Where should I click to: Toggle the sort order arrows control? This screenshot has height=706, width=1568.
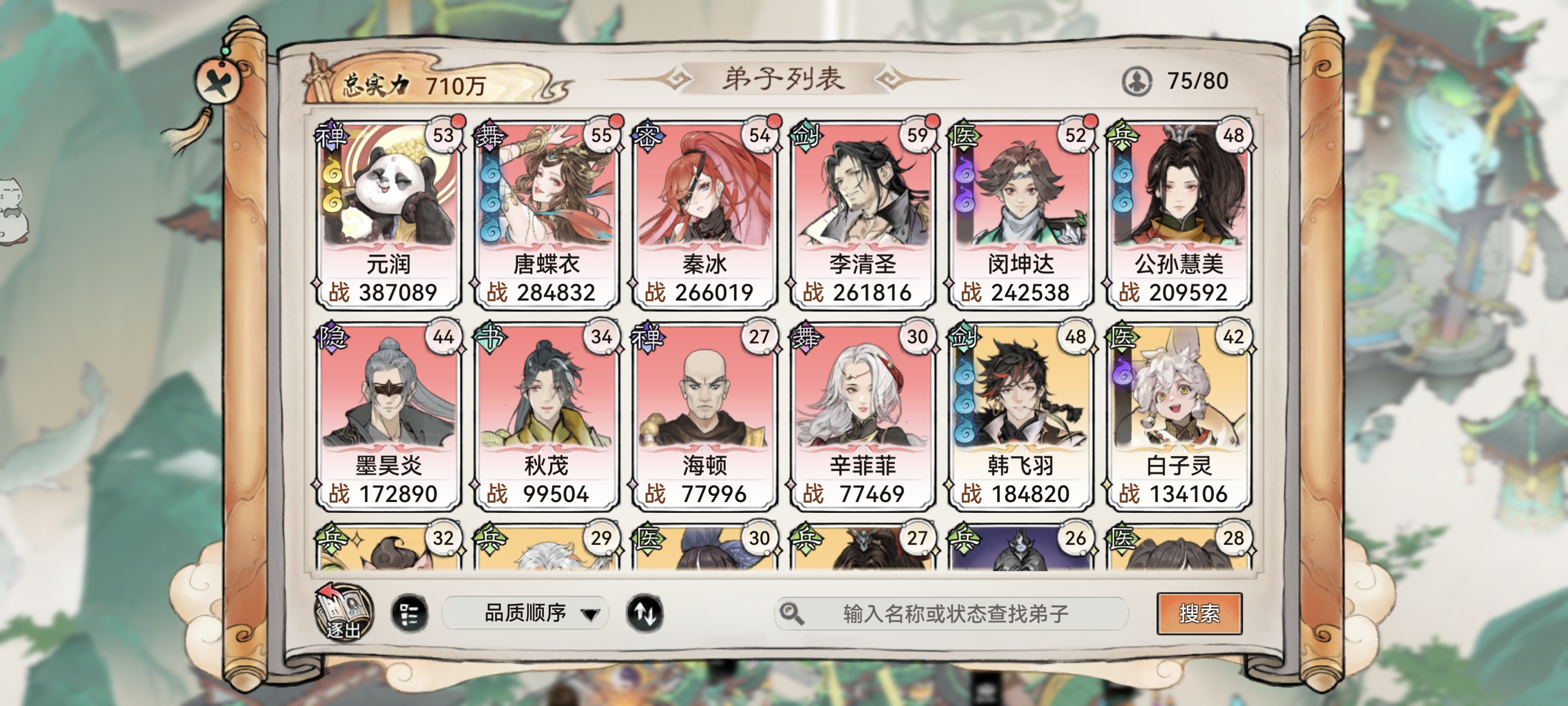pyautogui.click(x=646, y=614)
